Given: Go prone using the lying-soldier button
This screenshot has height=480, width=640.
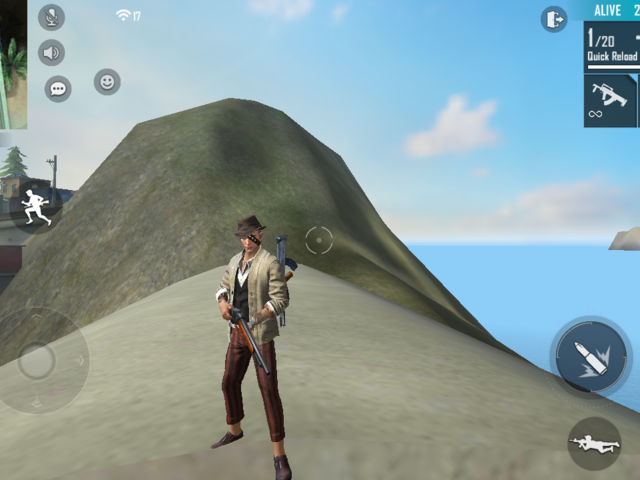Looking at the screenshot, I should pyautogui.click(x=594, y=443).
